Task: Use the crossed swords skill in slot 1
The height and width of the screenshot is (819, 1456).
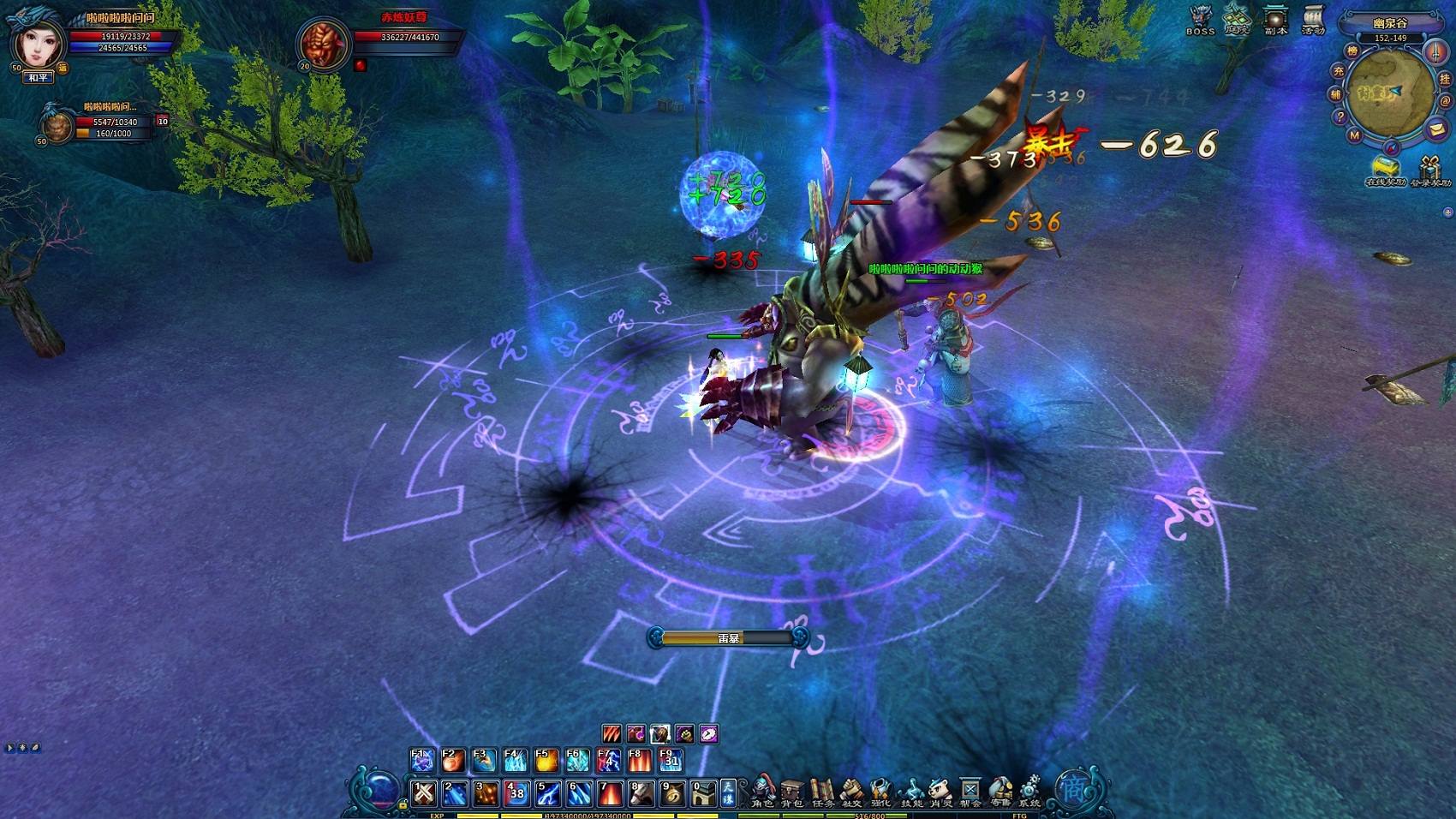Action: [424, 793]
